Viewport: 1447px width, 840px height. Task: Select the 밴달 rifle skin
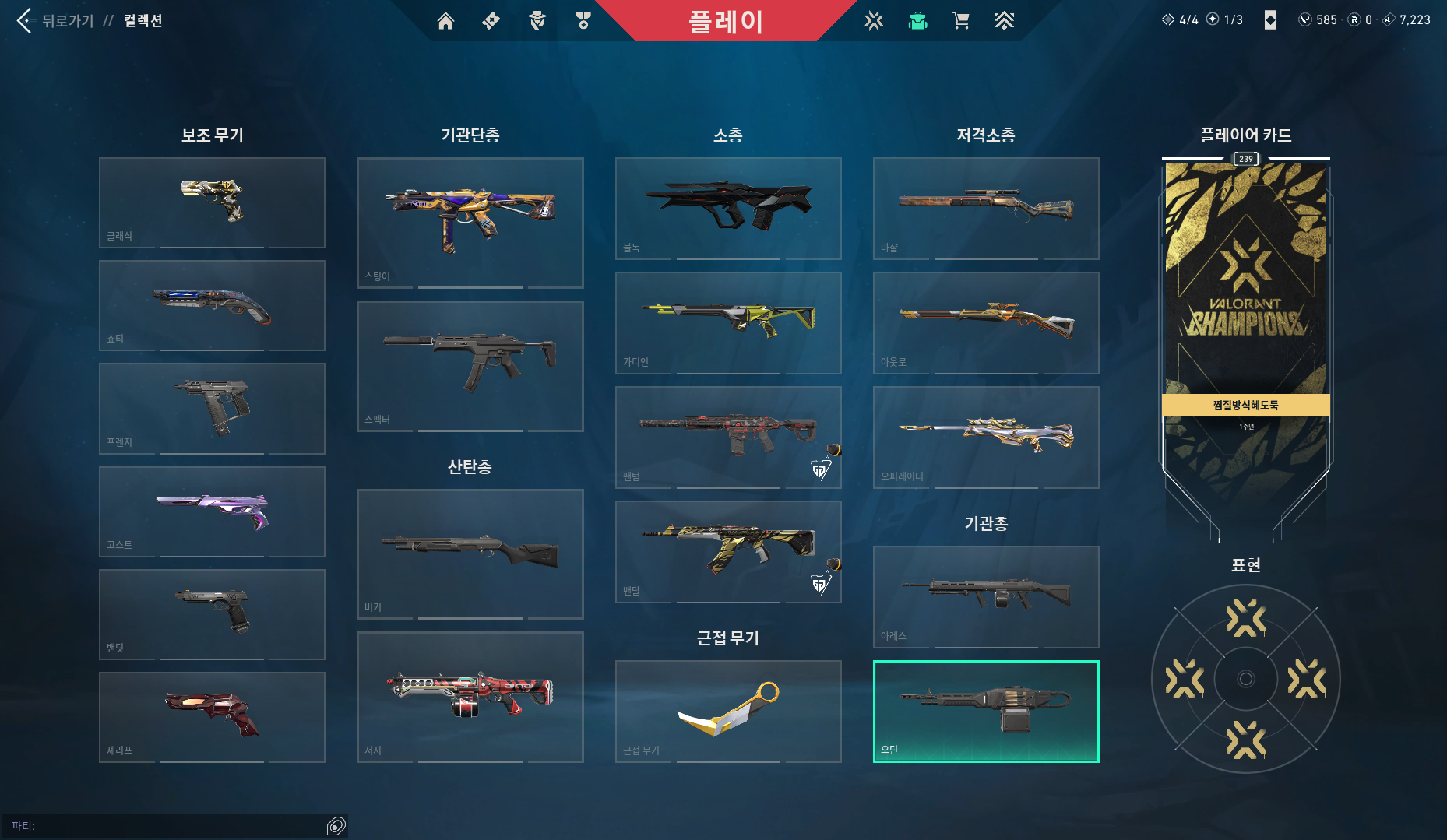point(728,549)
